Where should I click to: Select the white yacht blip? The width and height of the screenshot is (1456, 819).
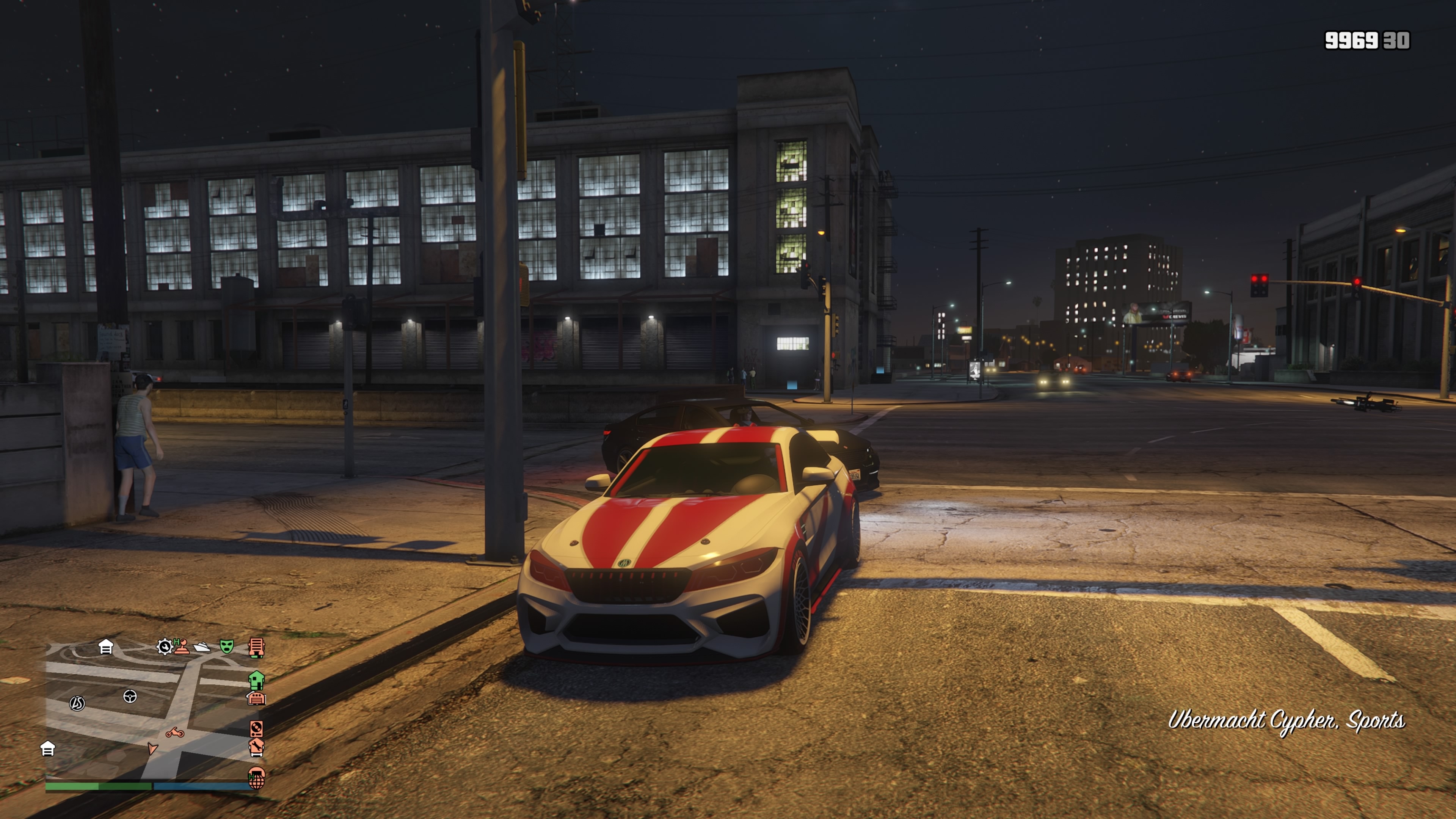point(202,646)
